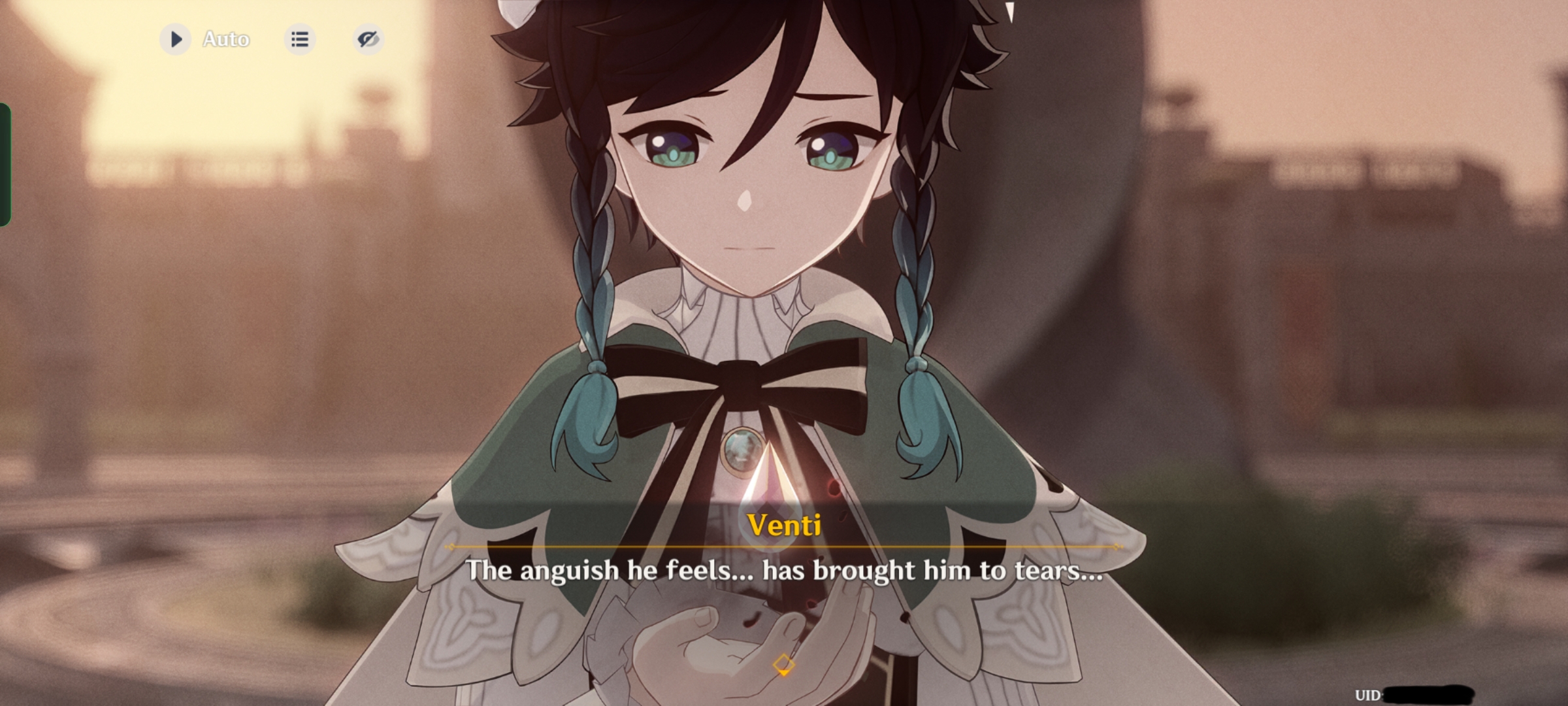The height and width of the screenshot is (706, 1568).
Task: Tap the bulleted list icon at the top
Action: tap(300, 39)
